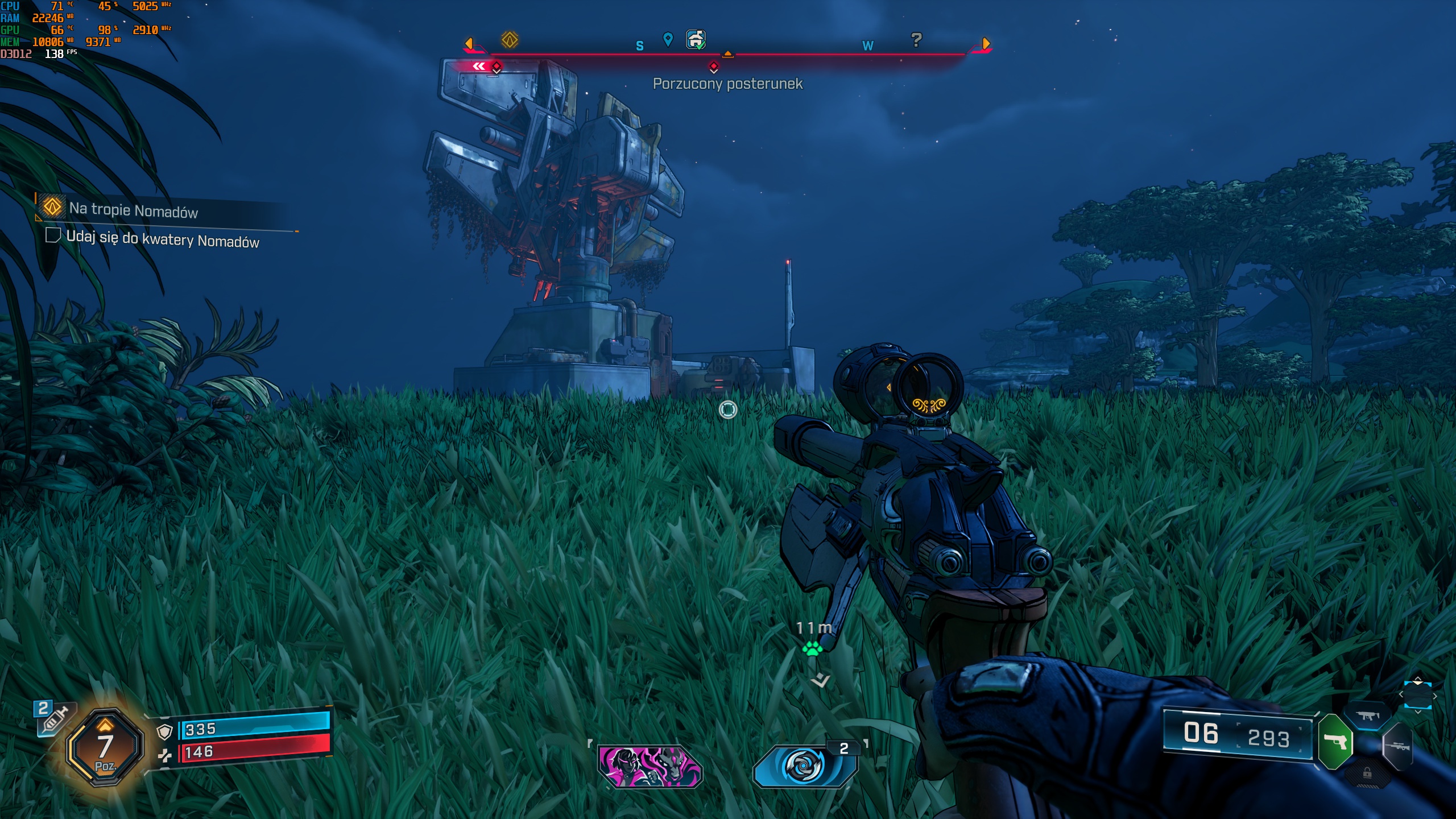Activate the pink action skill icon

(650, 766)
